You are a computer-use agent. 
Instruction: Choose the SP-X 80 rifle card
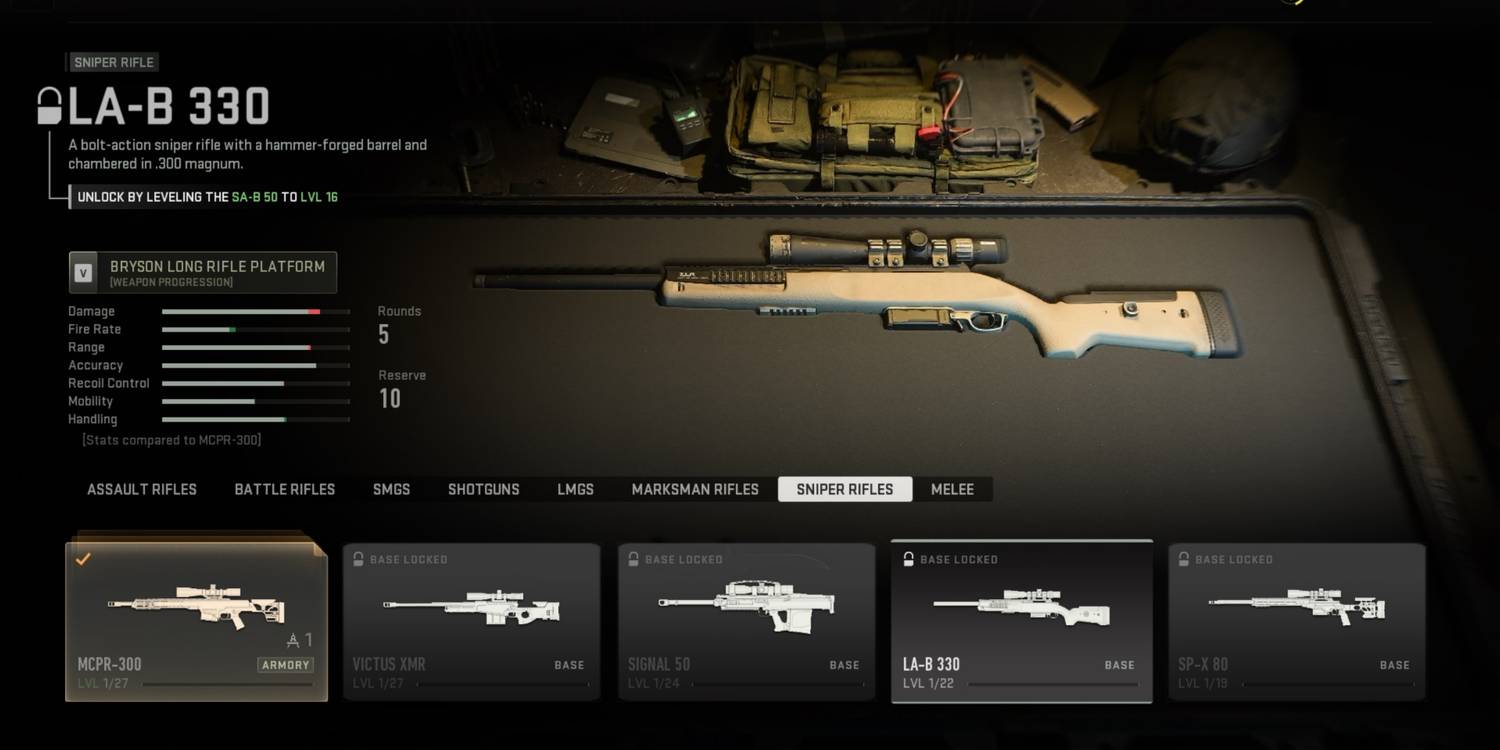point(1296,622)
